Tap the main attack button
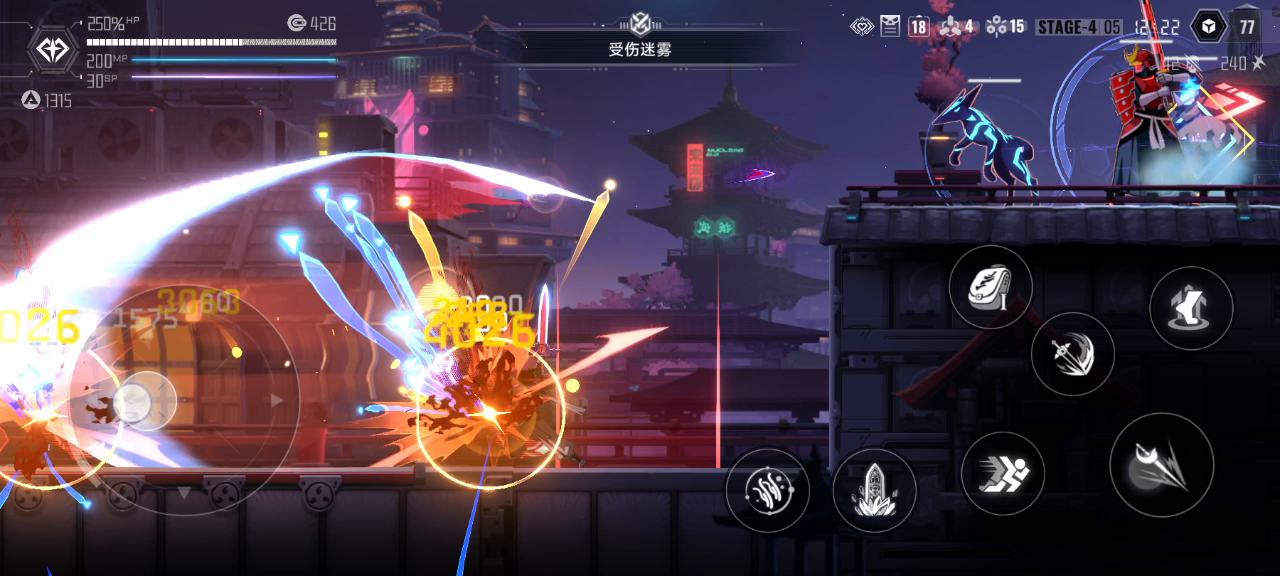This screenshot has height=576, width=1280. pyautogui.click(x=1161, y=465)
